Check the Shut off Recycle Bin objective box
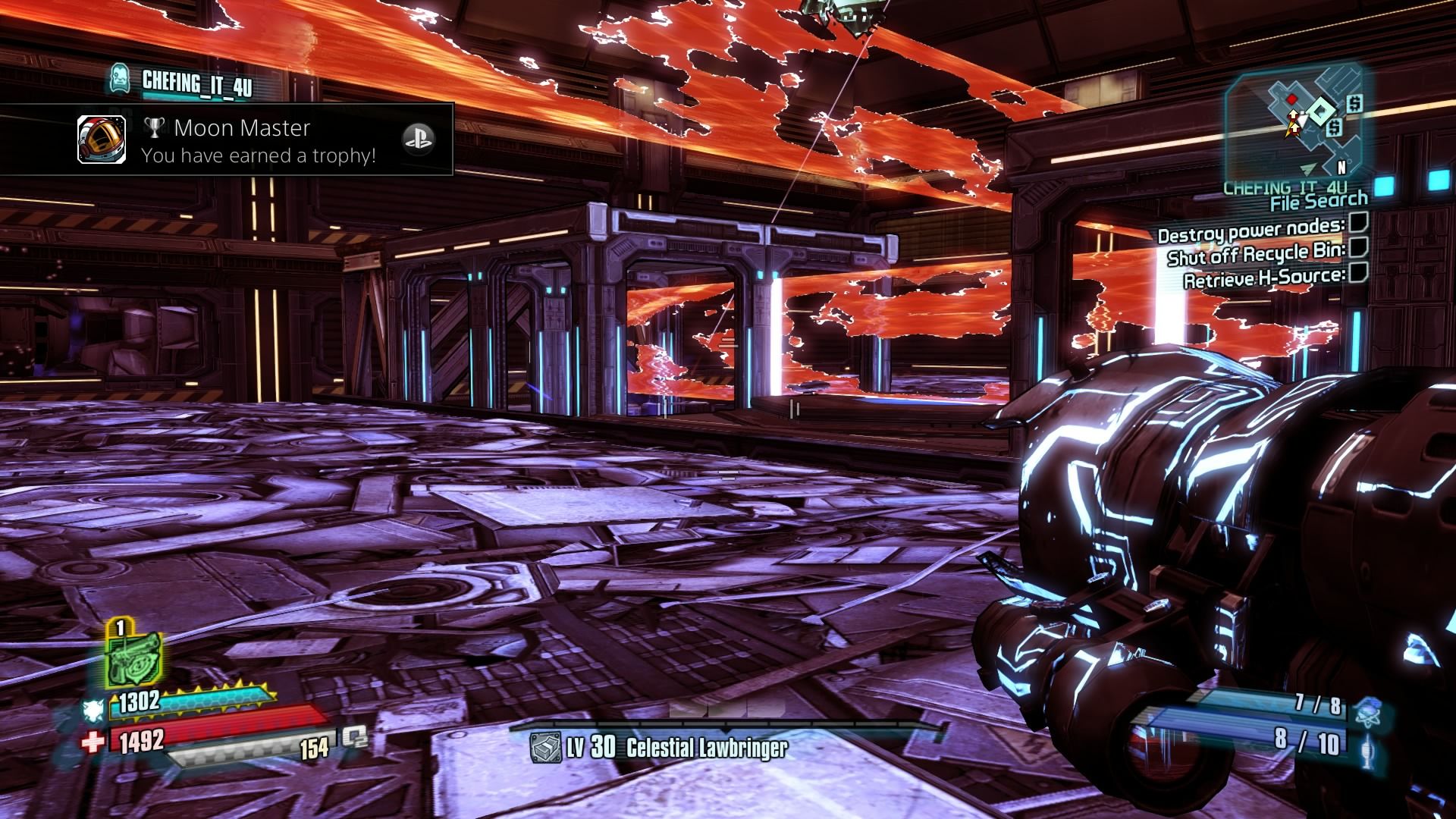 pos(1358,247)
